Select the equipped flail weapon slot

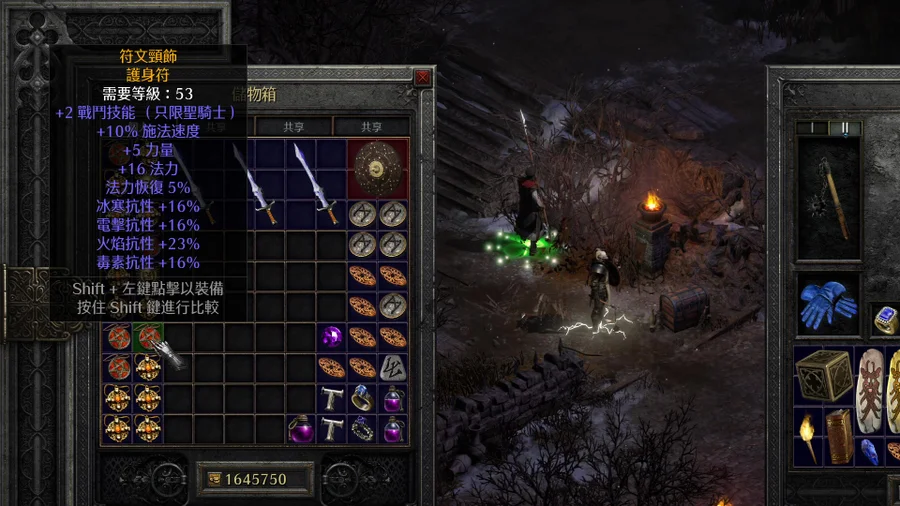828,198
